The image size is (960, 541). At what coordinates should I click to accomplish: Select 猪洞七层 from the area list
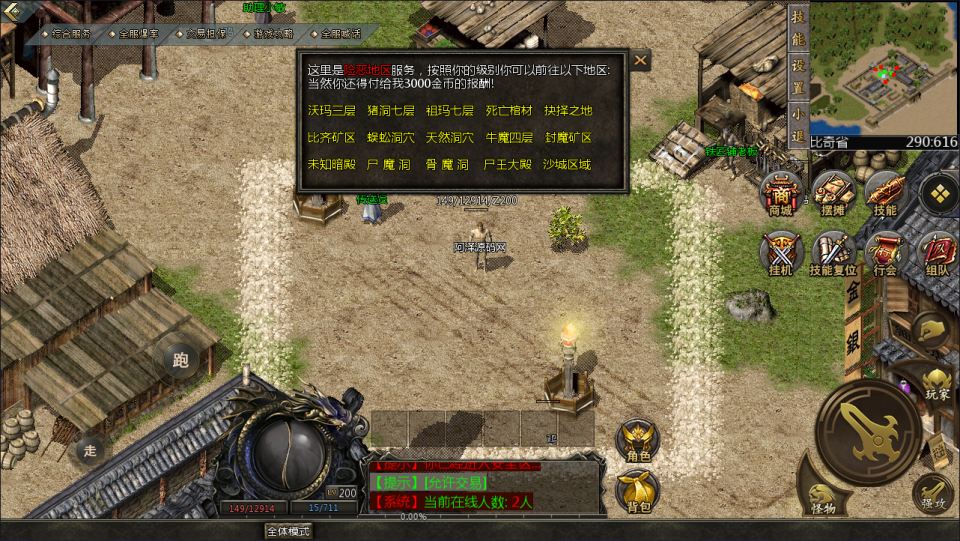(x=391, y=110)
